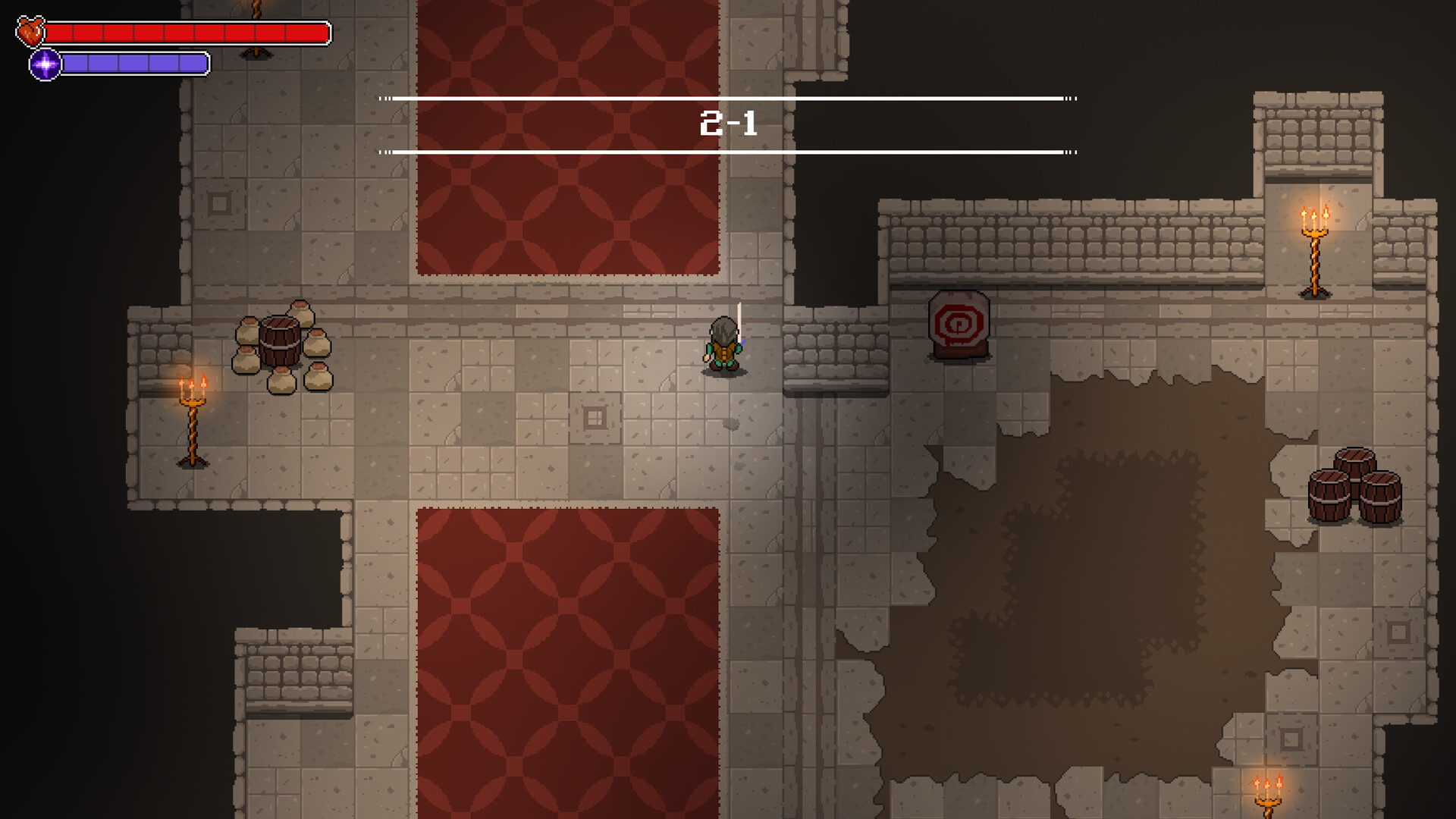
Task: Click the torch in the top-right alcove
Action: click(1314, 243)
